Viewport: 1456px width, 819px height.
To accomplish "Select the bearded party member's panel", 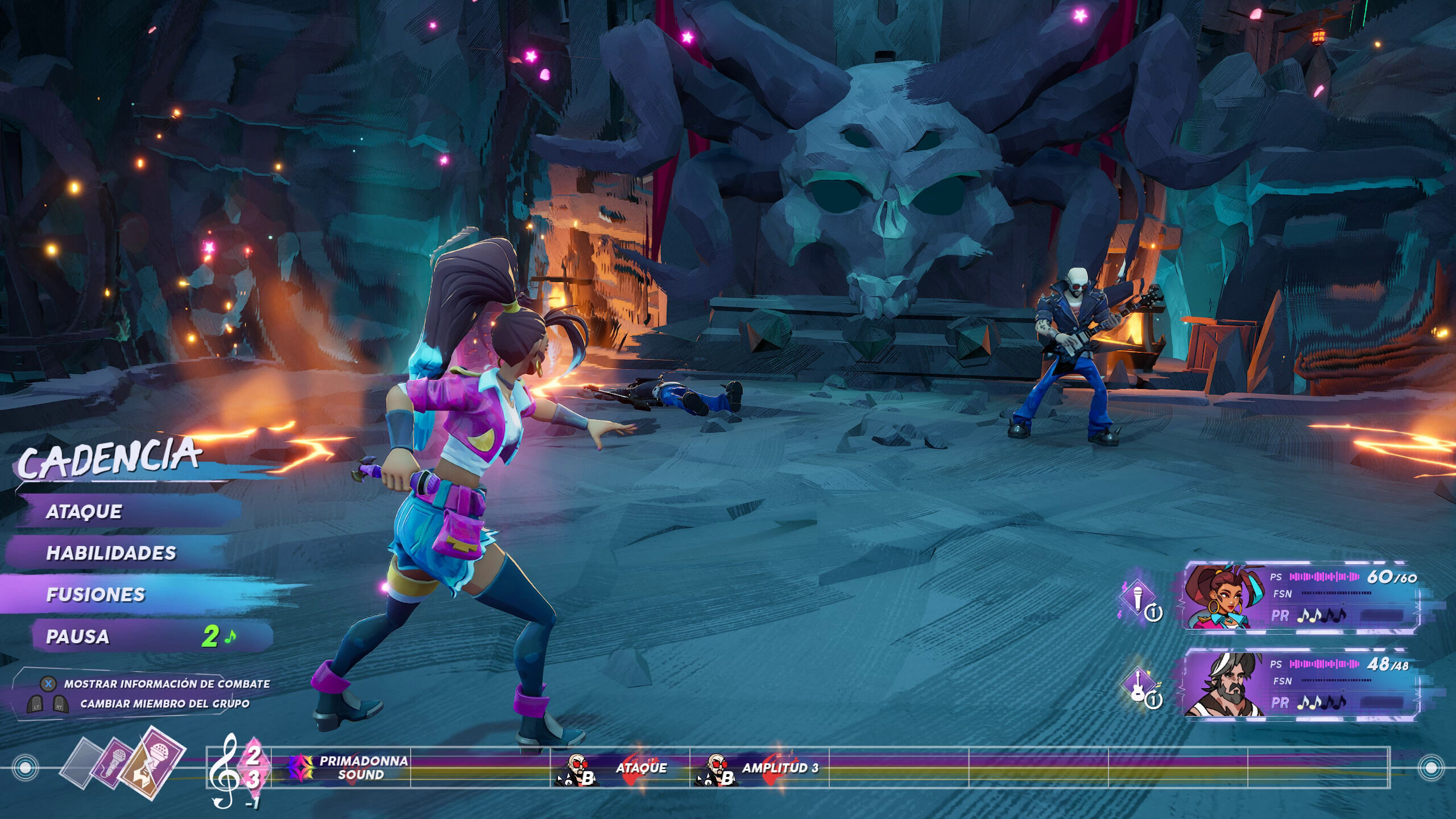I will [x=1300, y=683].
